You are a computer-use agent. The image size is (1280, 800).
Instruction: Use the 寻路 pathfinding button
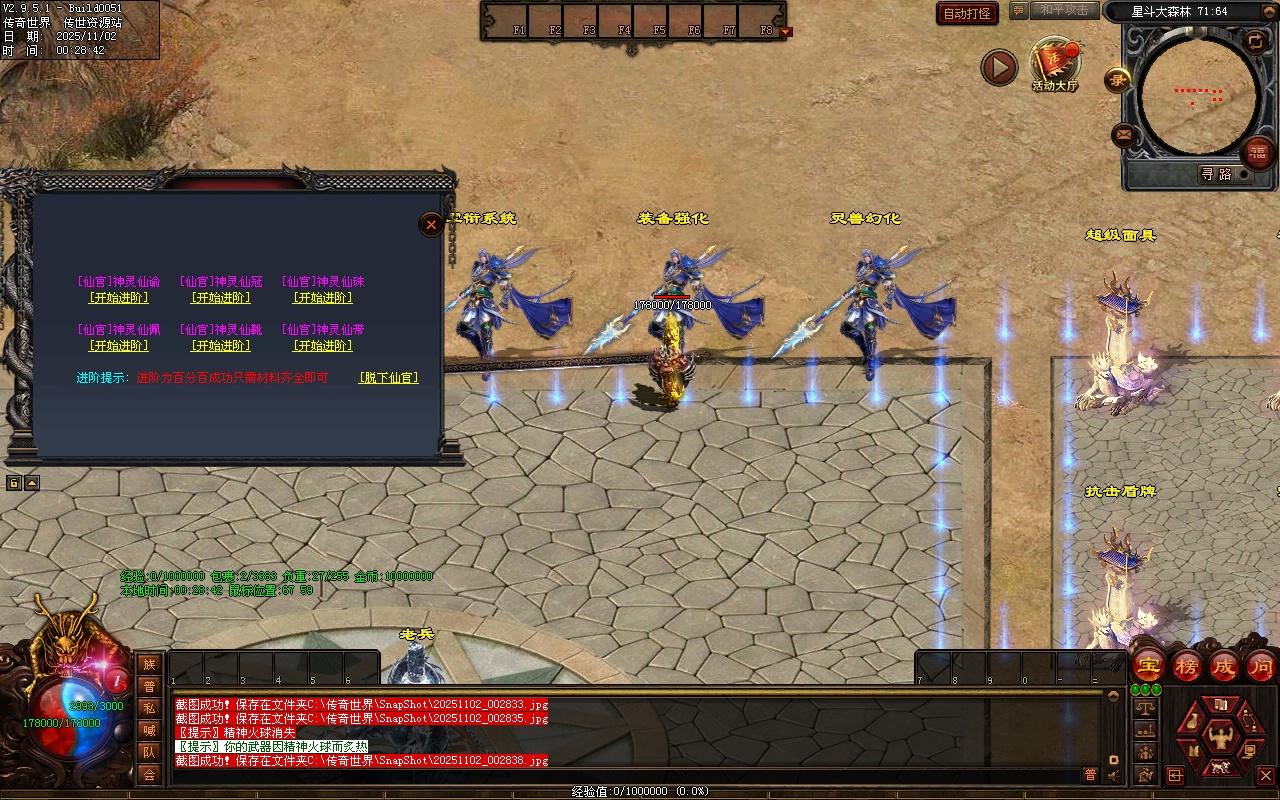(x=1216, y=174)
